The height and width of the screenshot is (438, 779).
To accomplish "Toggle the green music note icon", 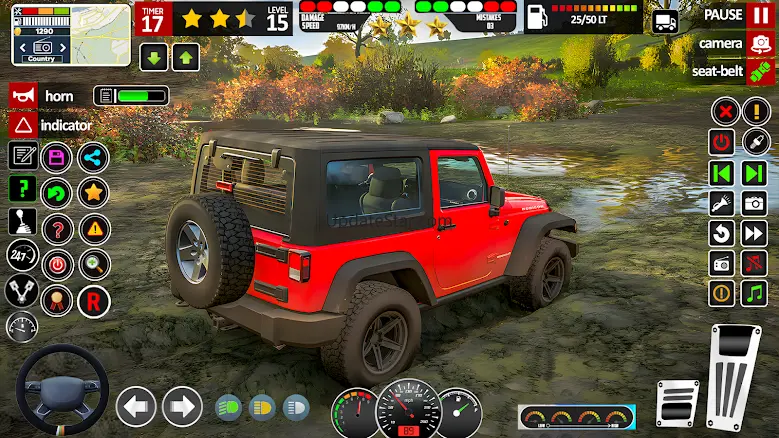I will 754,293.
